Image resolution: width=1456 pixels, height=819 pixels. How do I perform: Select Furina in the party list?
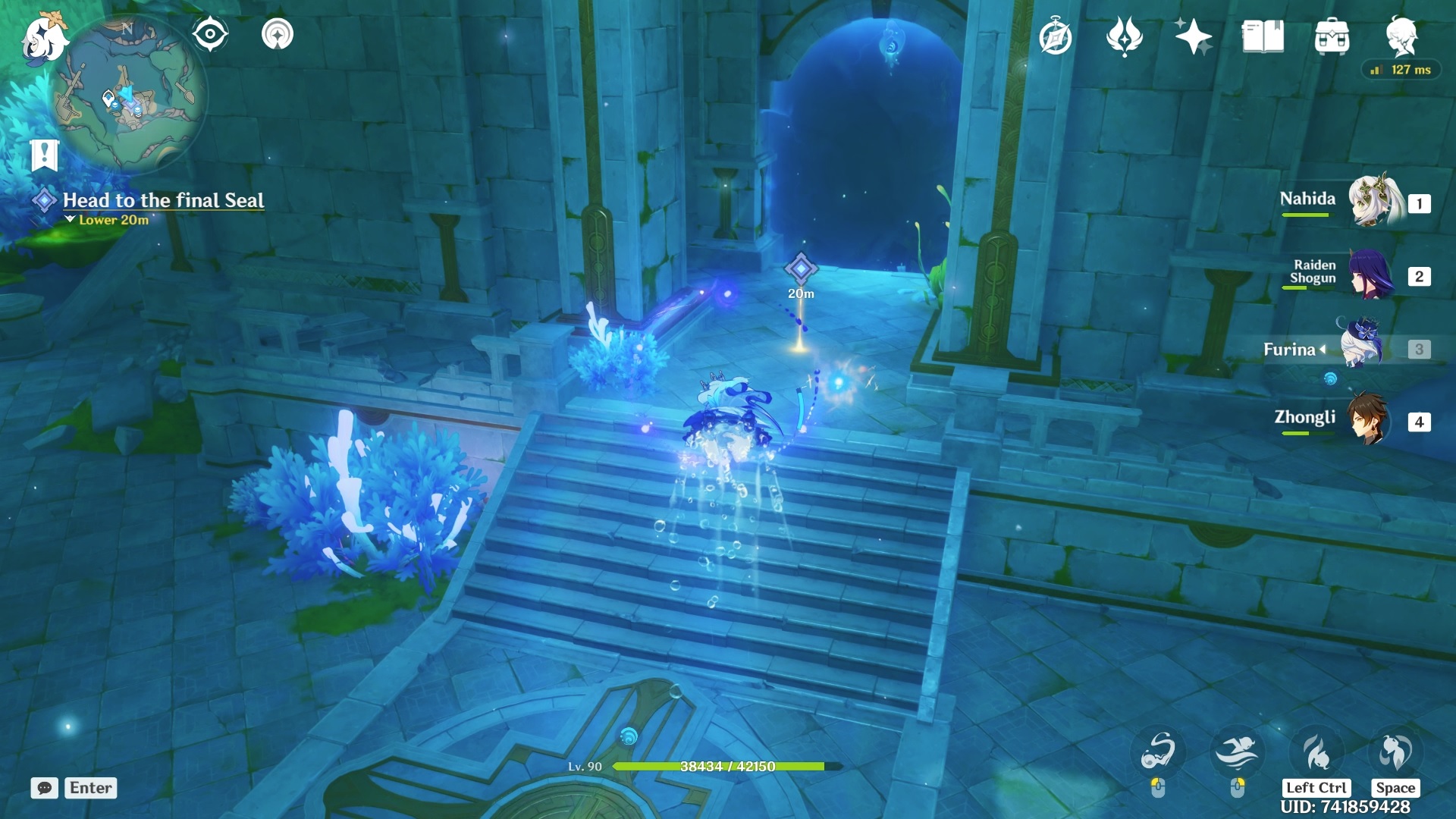1362,348
